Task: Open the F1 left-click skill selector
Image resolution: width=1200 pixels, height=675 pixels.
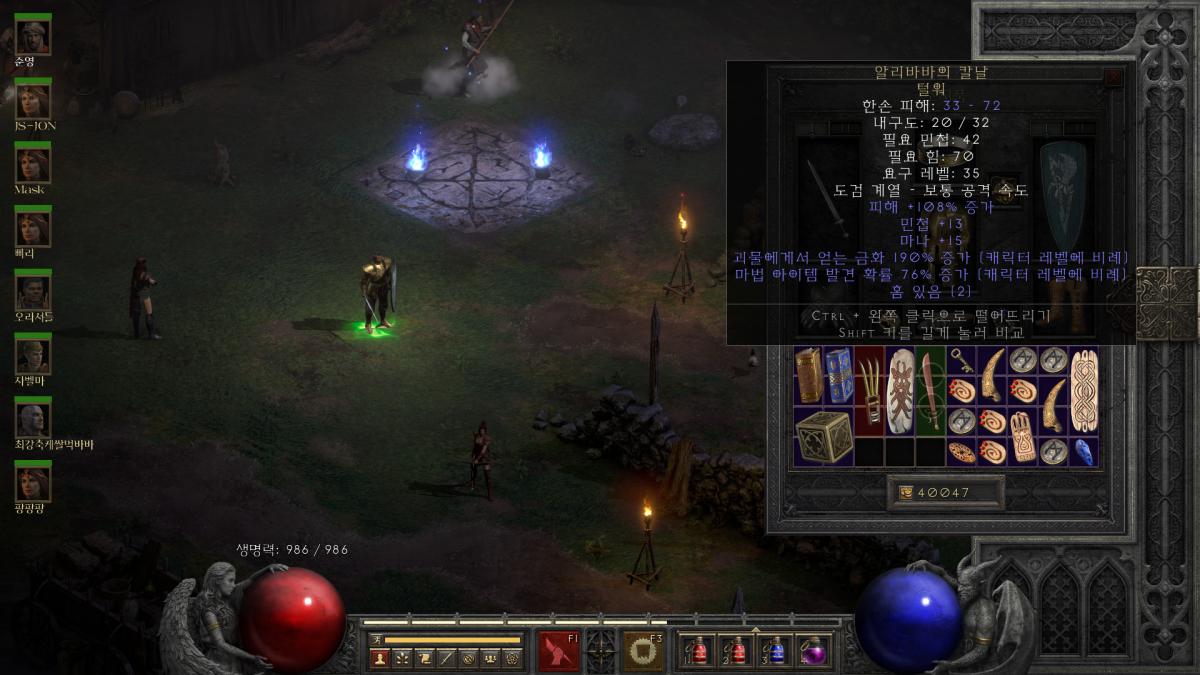Action: (559, 651)
